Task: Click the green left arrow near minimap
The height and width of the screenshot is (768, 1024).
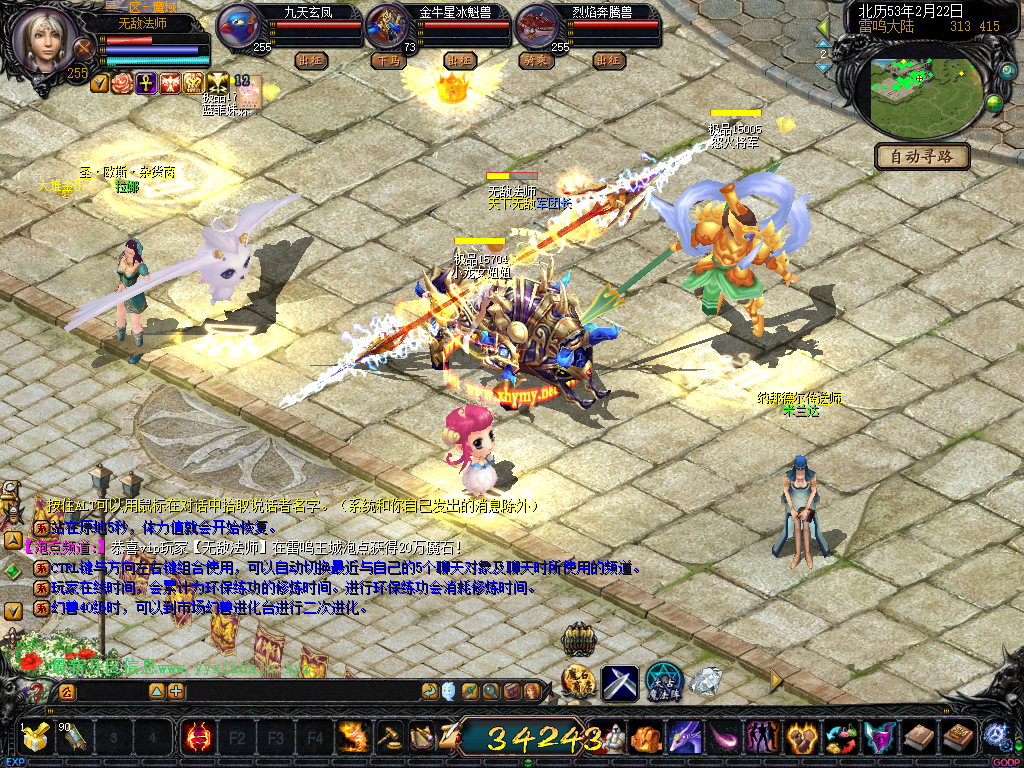Action: (823, 26)
